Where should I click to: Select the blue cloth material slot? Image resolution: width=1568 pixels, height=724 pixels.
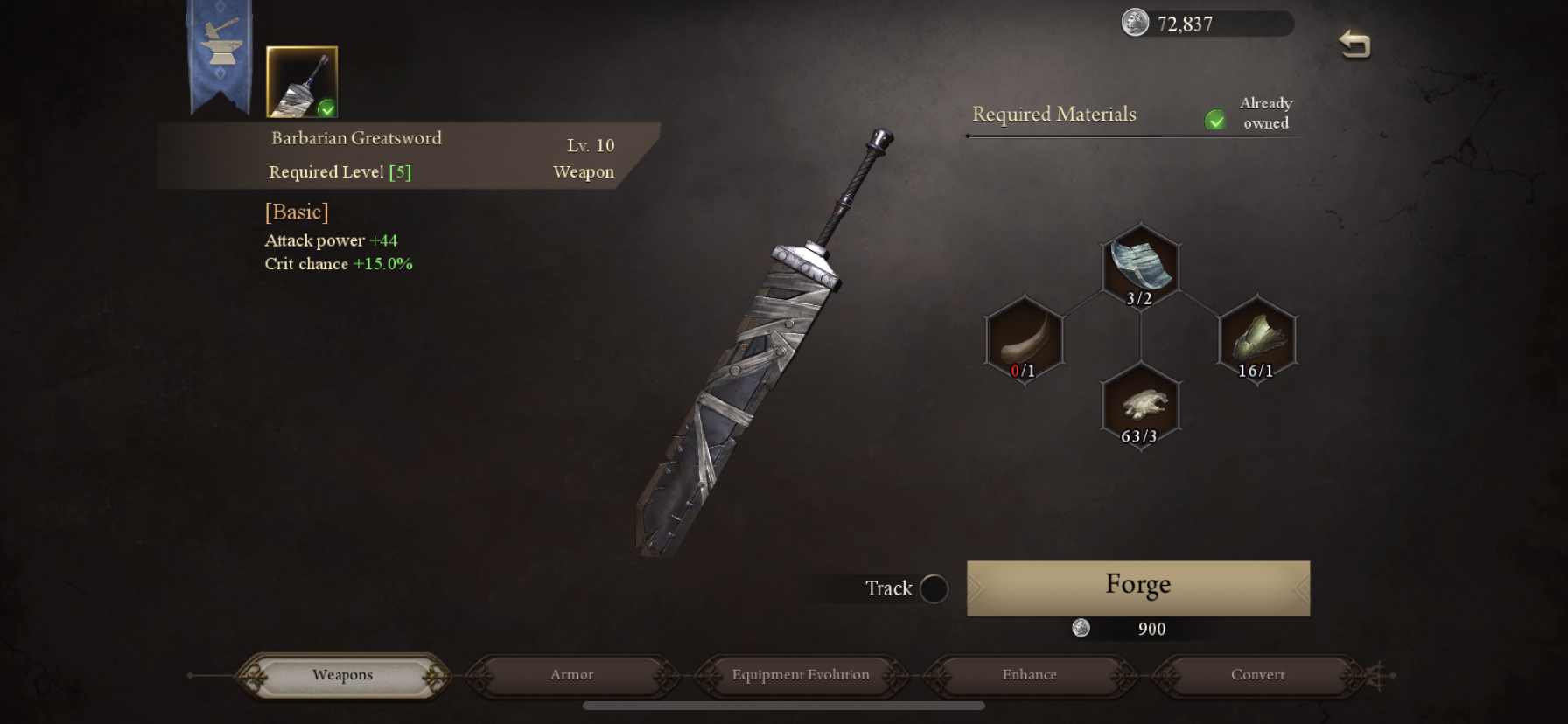pyautogui.click(x=1140, y=266)
